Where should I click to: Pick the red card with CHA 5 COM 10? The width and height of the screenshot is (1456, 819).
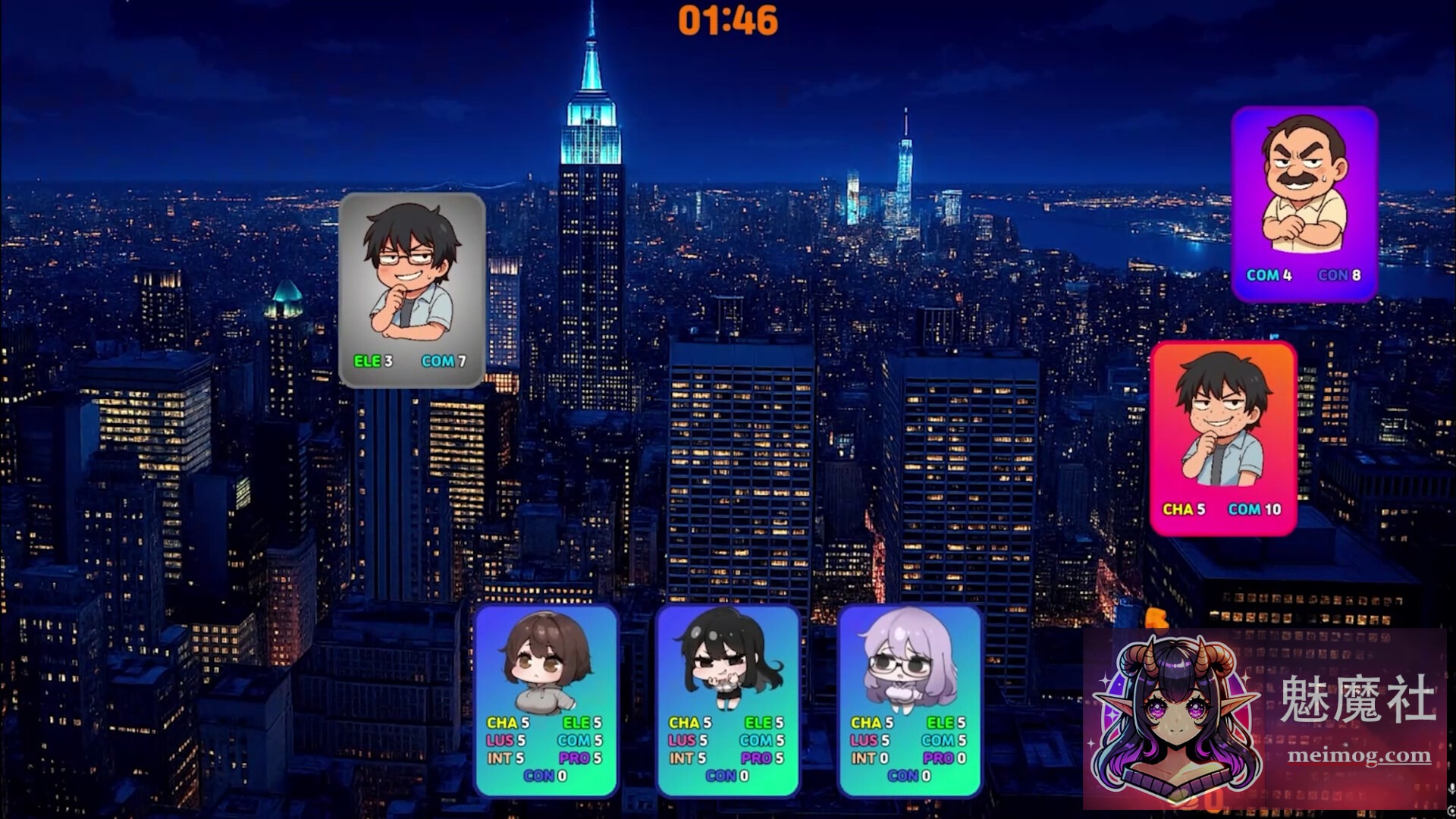tap(1223, 438)
